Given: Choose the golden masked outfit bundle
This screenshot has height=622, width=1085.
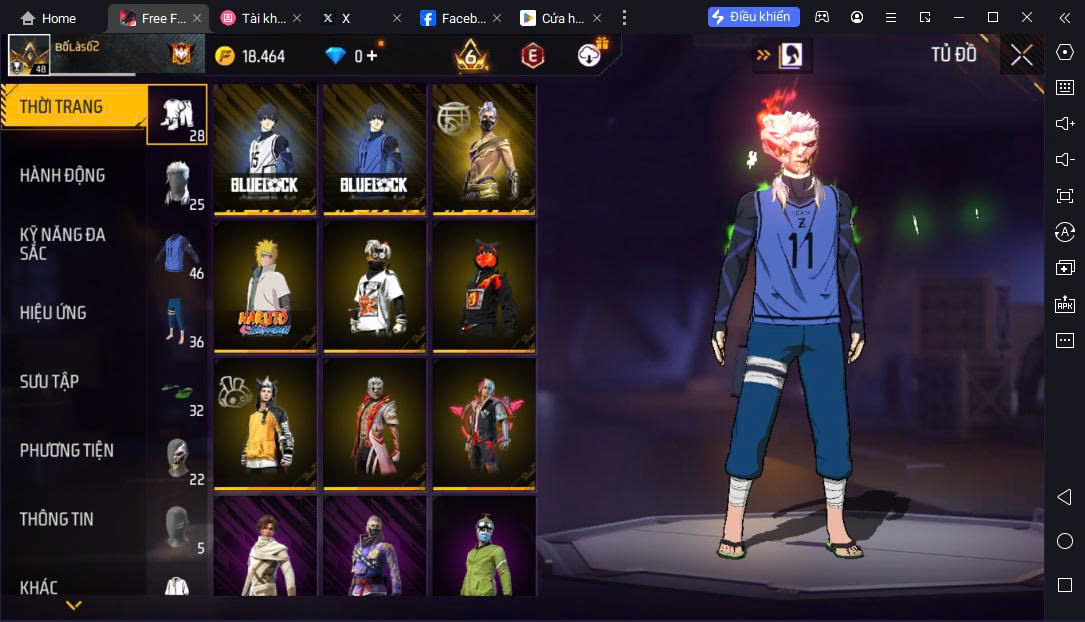Looking at the screenshot, I should [484, 148].
